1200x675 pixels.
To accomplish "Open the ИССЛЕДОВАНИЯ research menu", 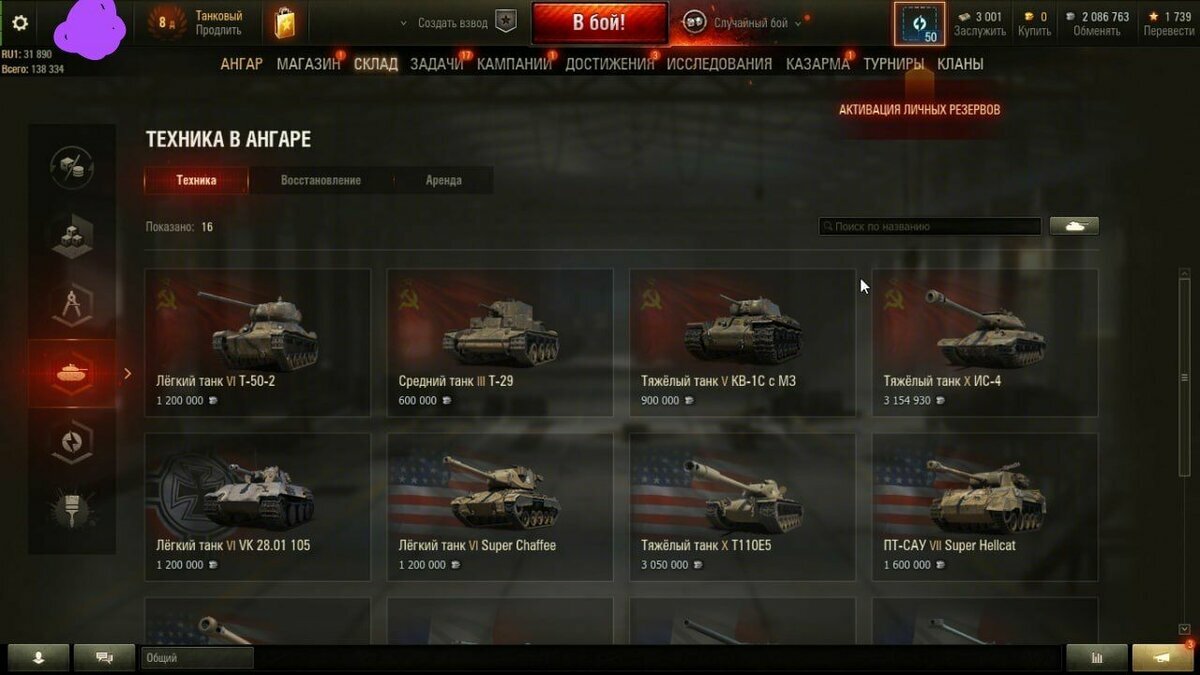I will tap(719, 64).
